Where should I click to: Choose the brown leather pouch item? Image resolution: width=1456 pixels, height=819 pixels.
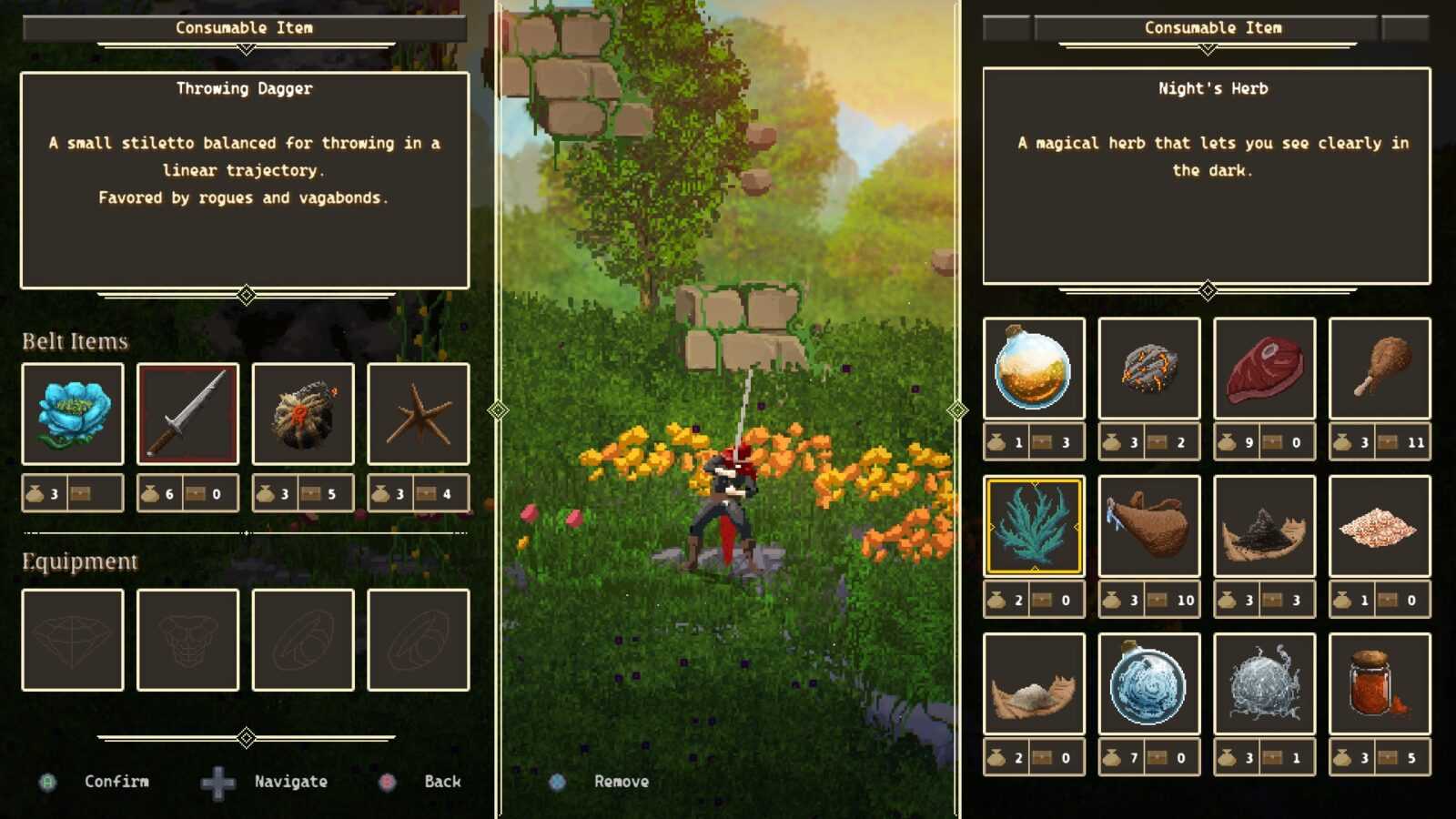coord(1149,526)
